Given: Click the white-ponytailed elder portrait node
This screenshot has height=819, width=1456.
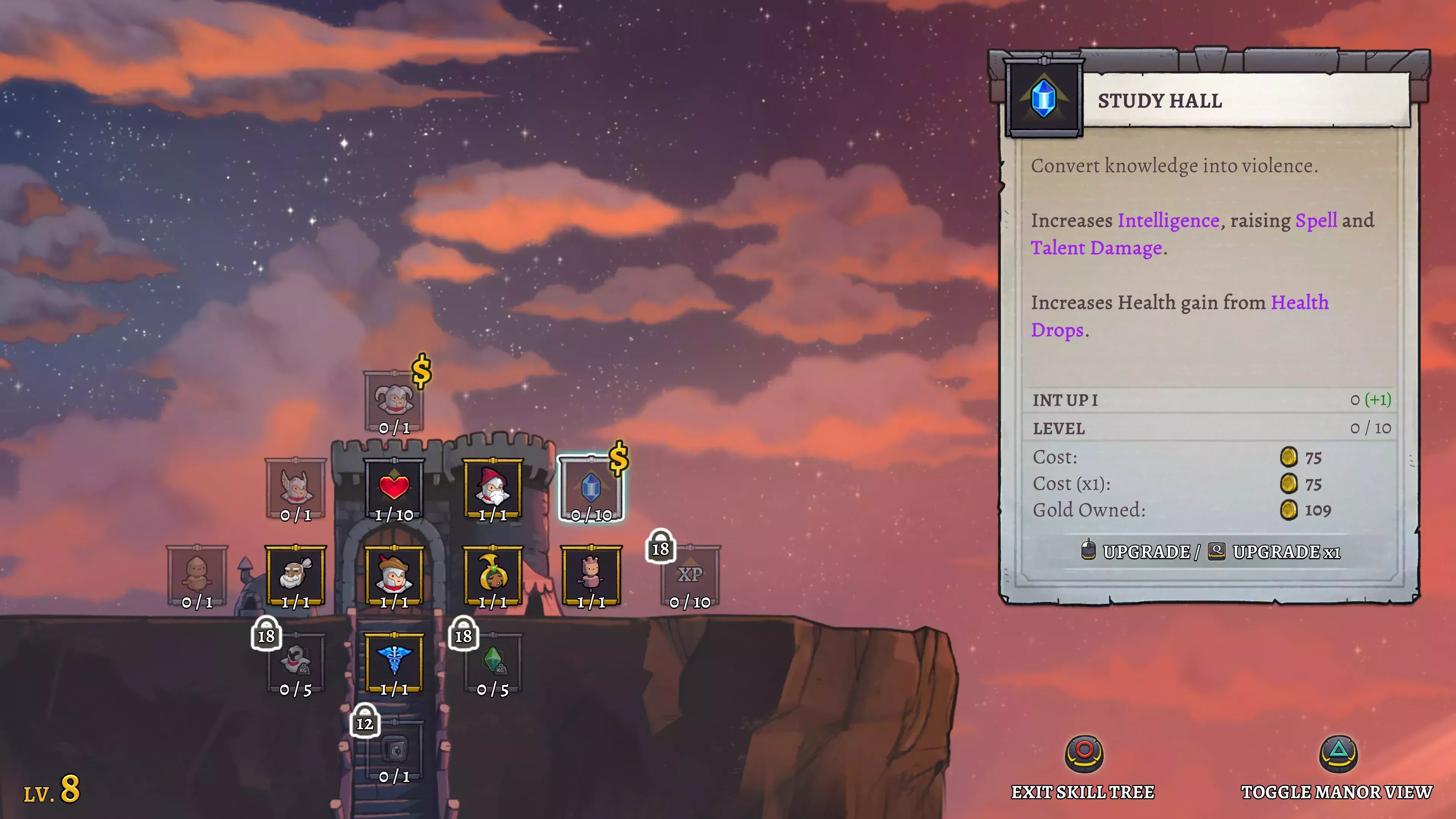Looking at the screenshot, I should 296,574.
